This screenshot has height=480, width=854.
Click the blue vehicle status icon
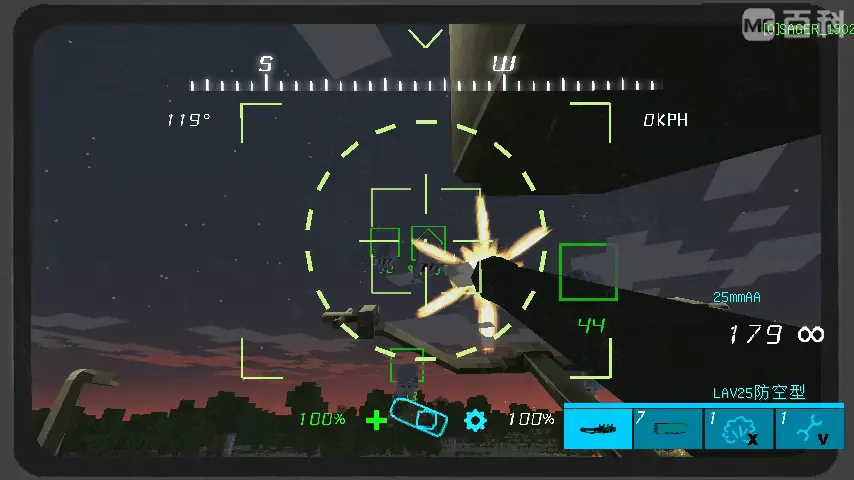[x=419, y=418]
